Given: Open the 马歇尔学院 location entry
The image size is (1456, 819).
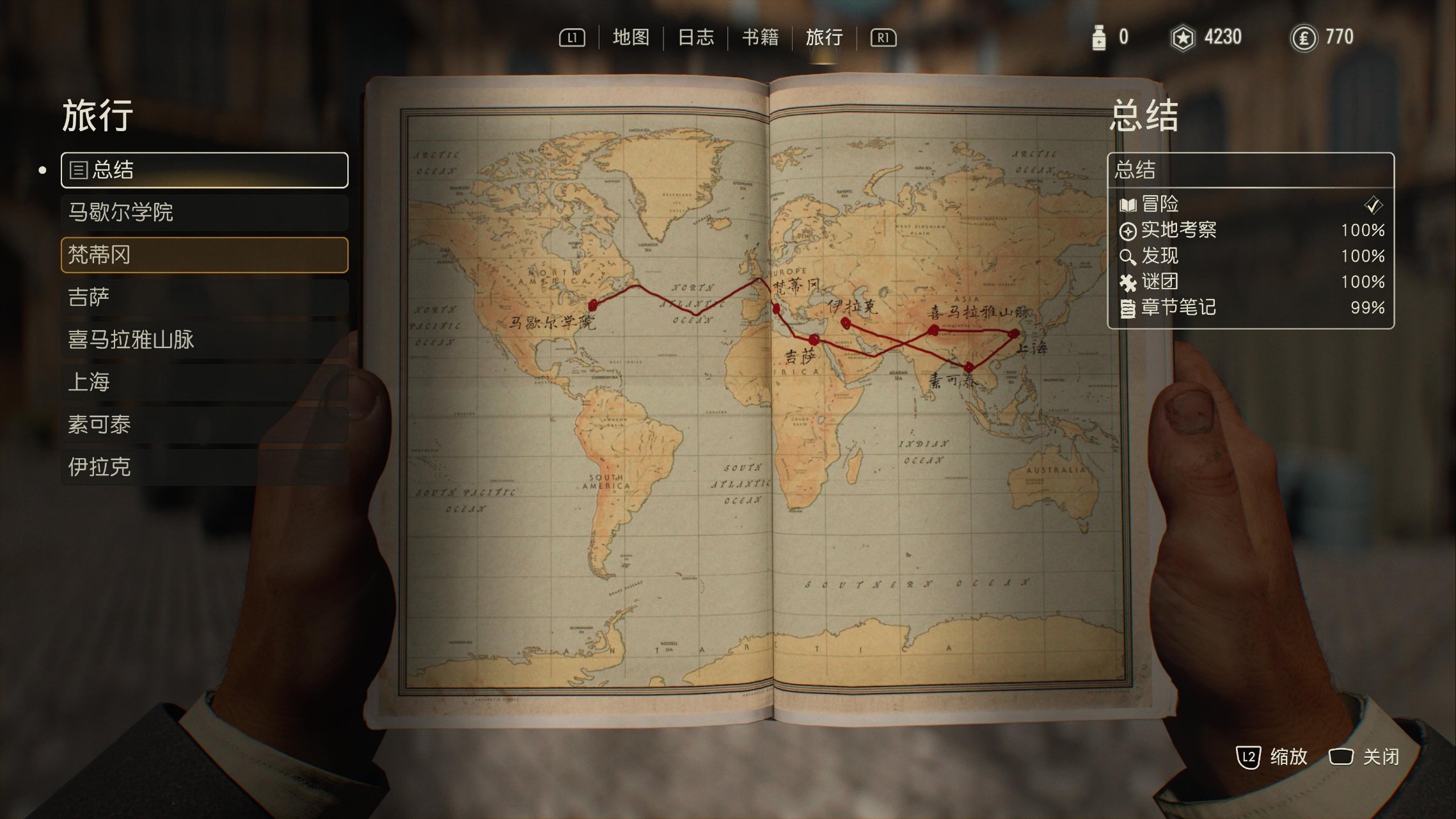Looking at the screenshot, I should 205,212.
